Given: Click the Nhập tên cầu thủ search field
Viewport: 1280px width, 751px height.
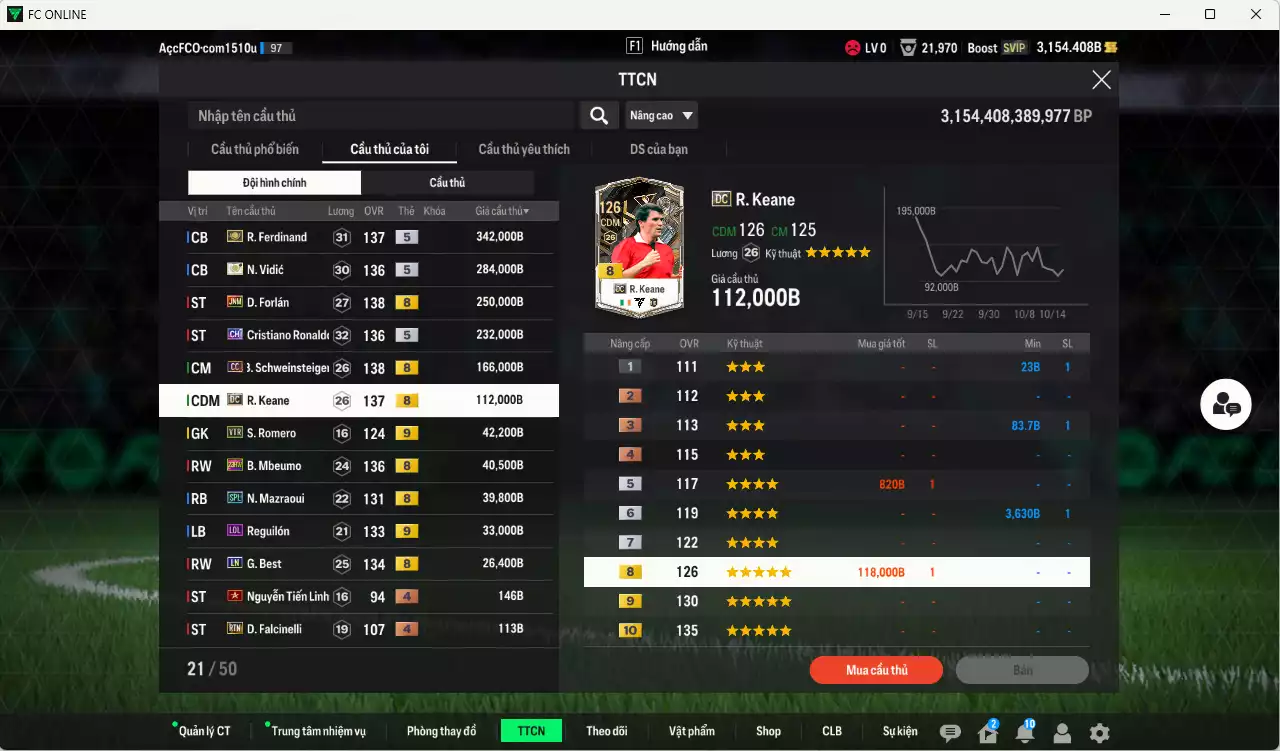Looking at the screenshot, I should pyautogui.click(x=380, y=115).
